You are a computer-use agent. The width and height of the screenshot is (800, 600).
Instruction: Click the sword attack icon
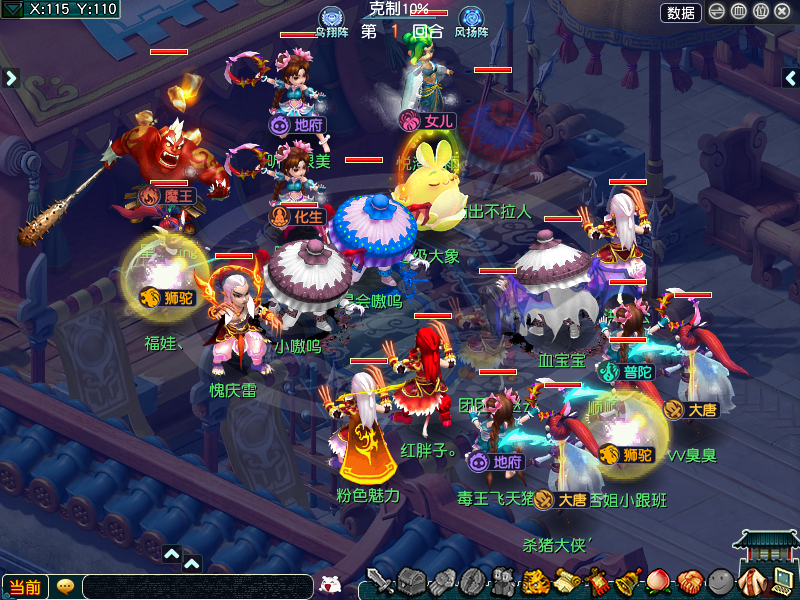pos(379,581)
